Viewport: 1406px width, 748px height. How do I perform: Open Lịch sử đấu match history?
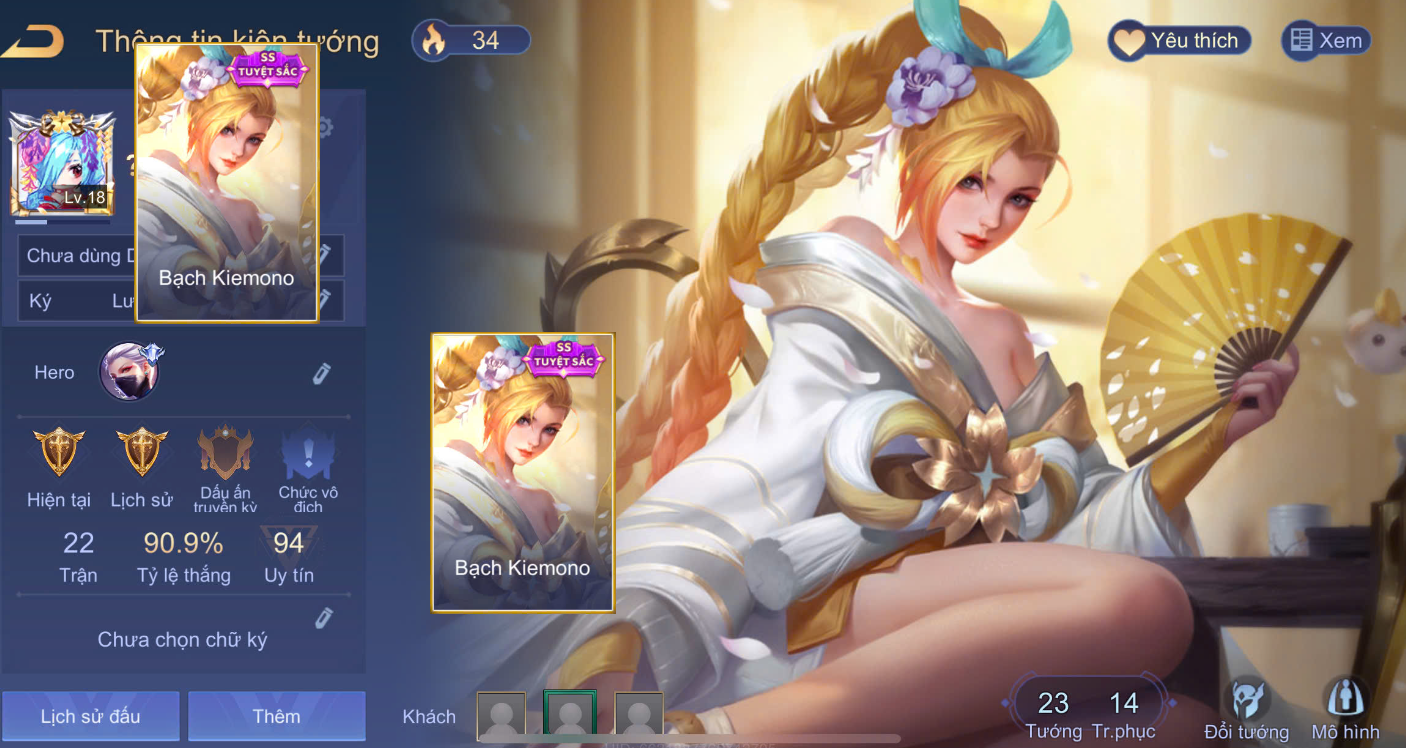tap(91, 716)
